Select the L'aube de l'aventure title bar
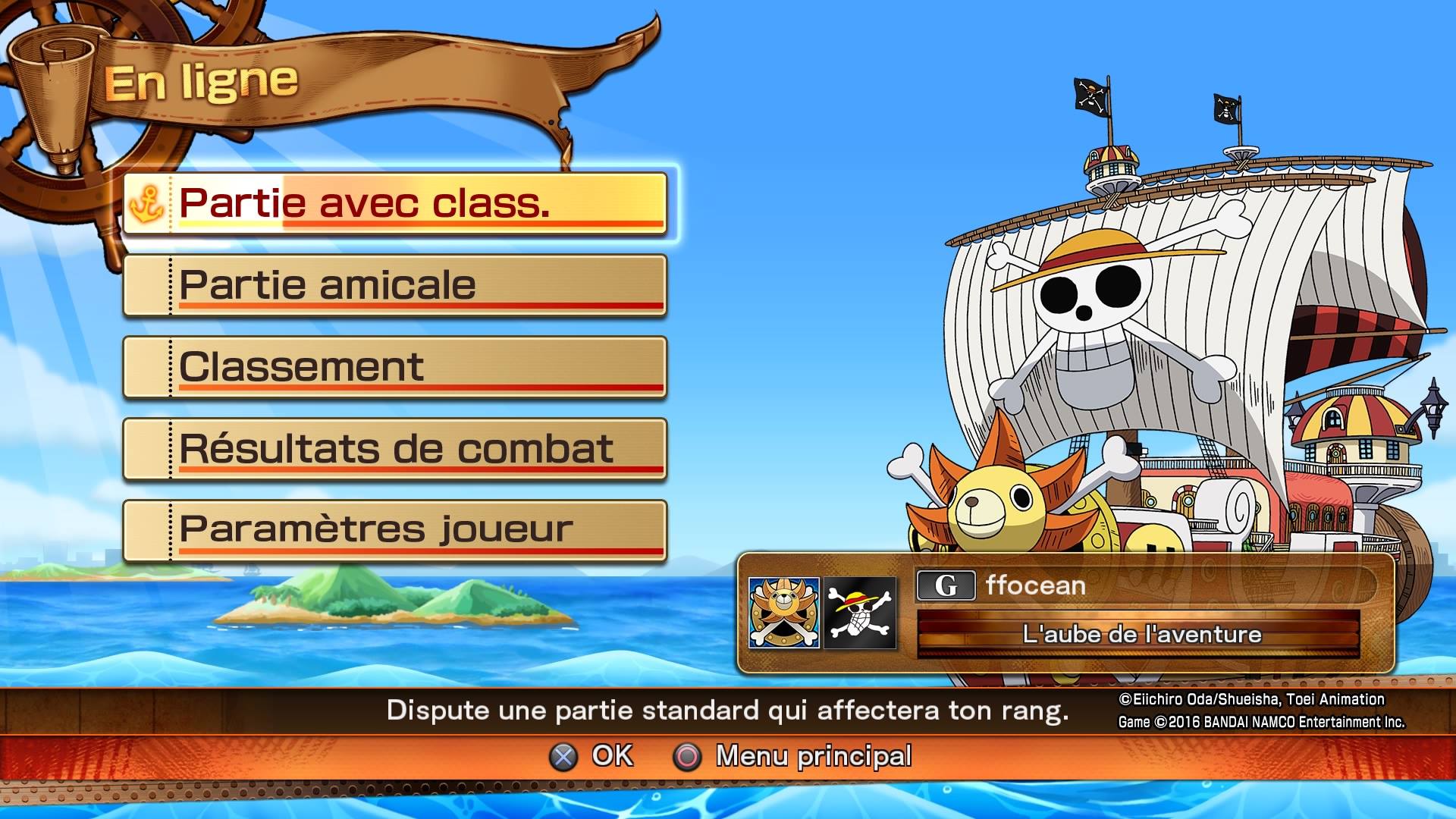Image resolution: width=1456 pixels, height=819 pixels. click(1139, 634)
